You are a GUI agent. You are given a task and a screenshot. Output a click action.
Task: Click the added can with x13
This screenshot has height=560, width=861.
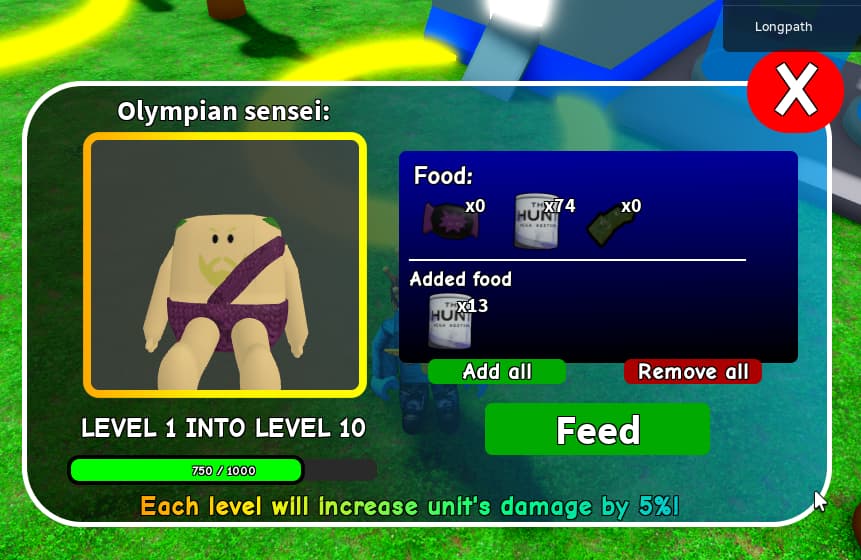click(450, 320)
